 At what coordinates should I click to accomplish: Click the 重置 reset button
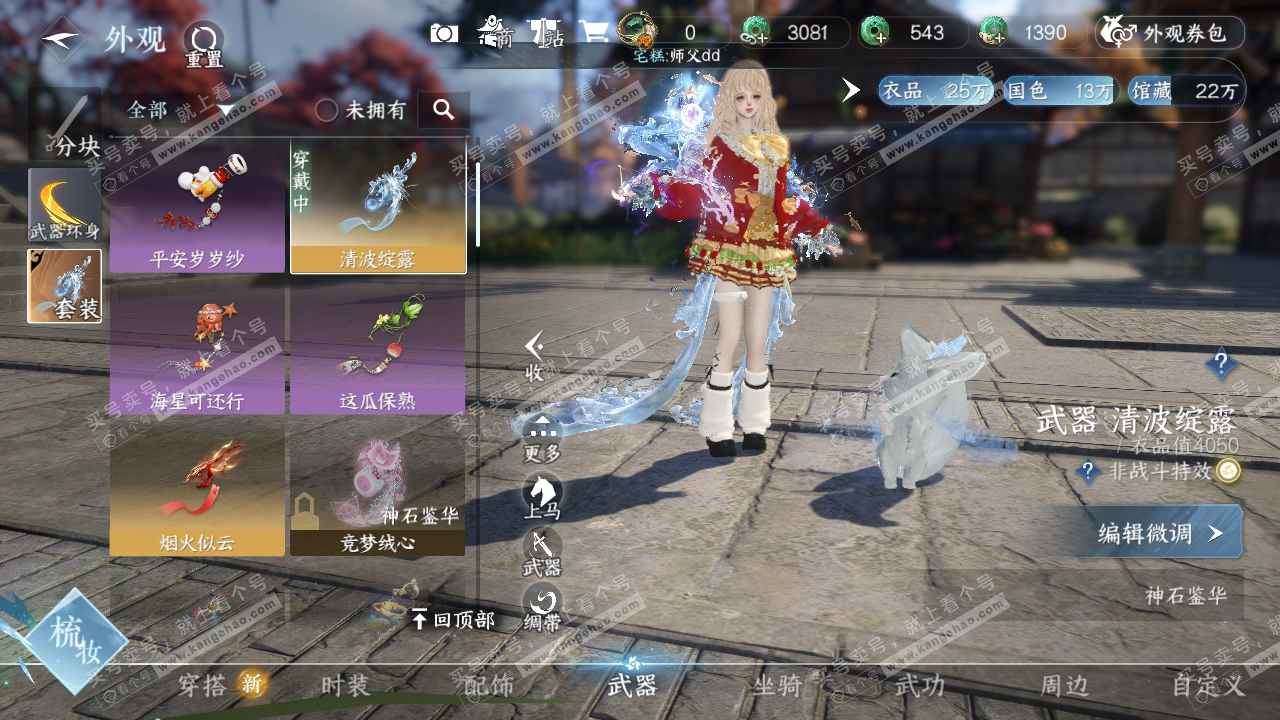pos(203,42)
